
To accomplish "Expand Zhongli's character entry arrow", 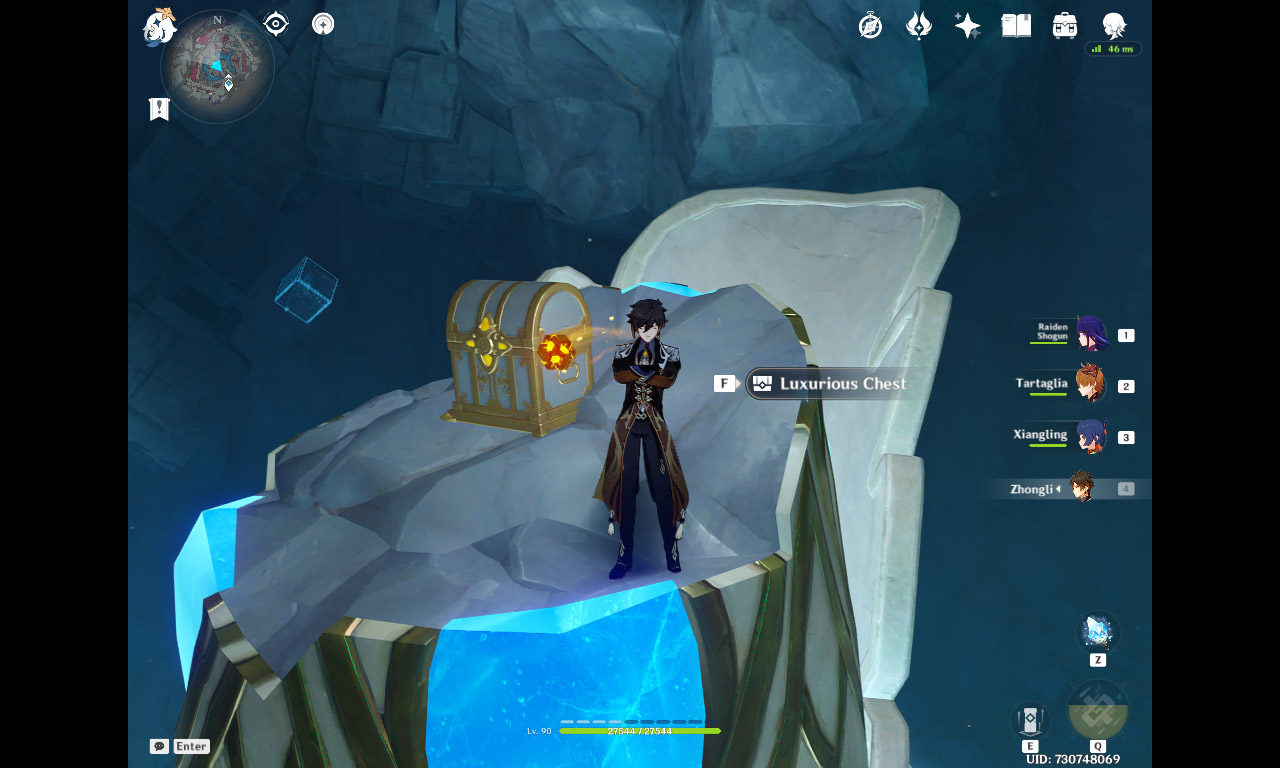I will 1060,489.
